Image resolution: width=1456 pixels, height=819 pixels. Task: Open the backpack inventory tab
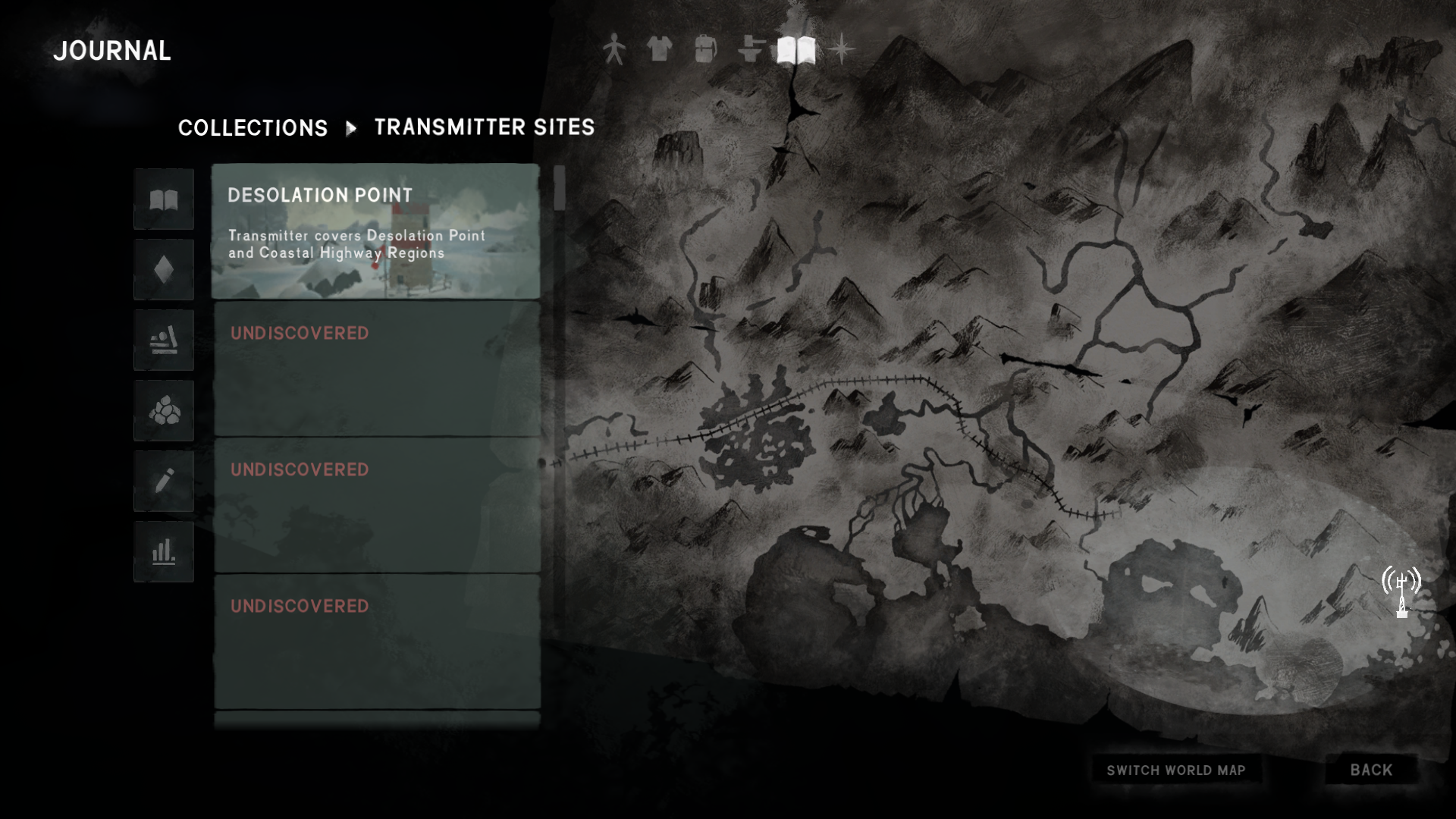pyautogui.click(x=705, y=50)
